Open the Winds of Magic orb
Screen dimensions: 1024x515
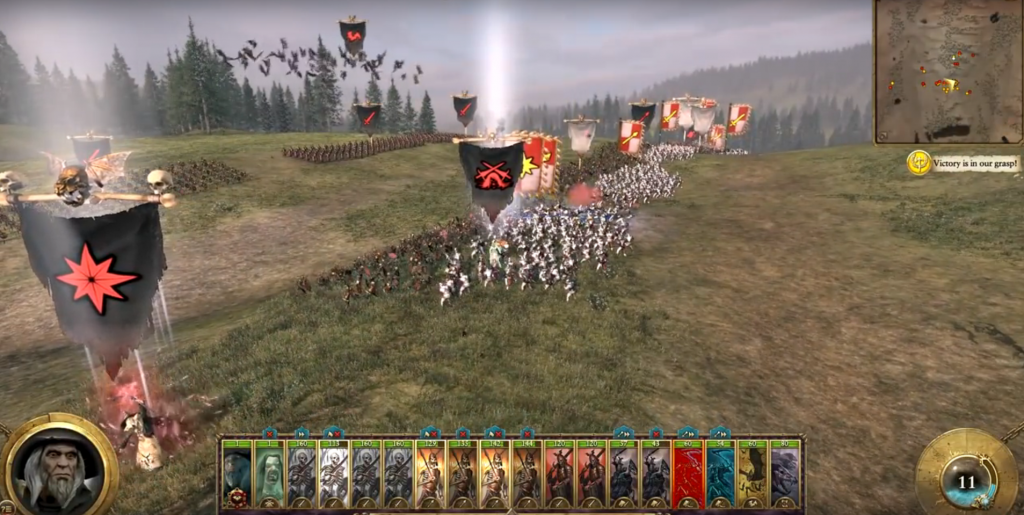(x=966, y=479)
